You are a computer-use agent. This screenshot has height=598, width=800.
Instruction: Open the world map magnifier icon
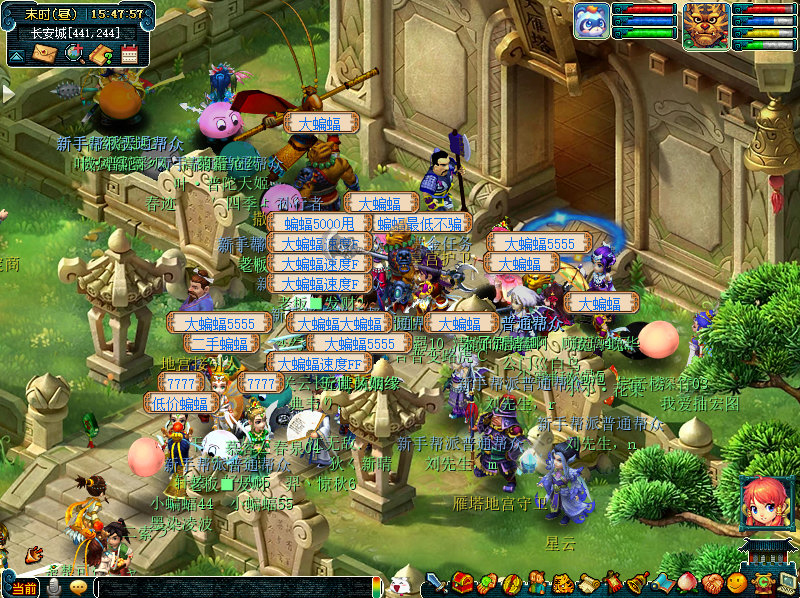click(x=73, y=54)
